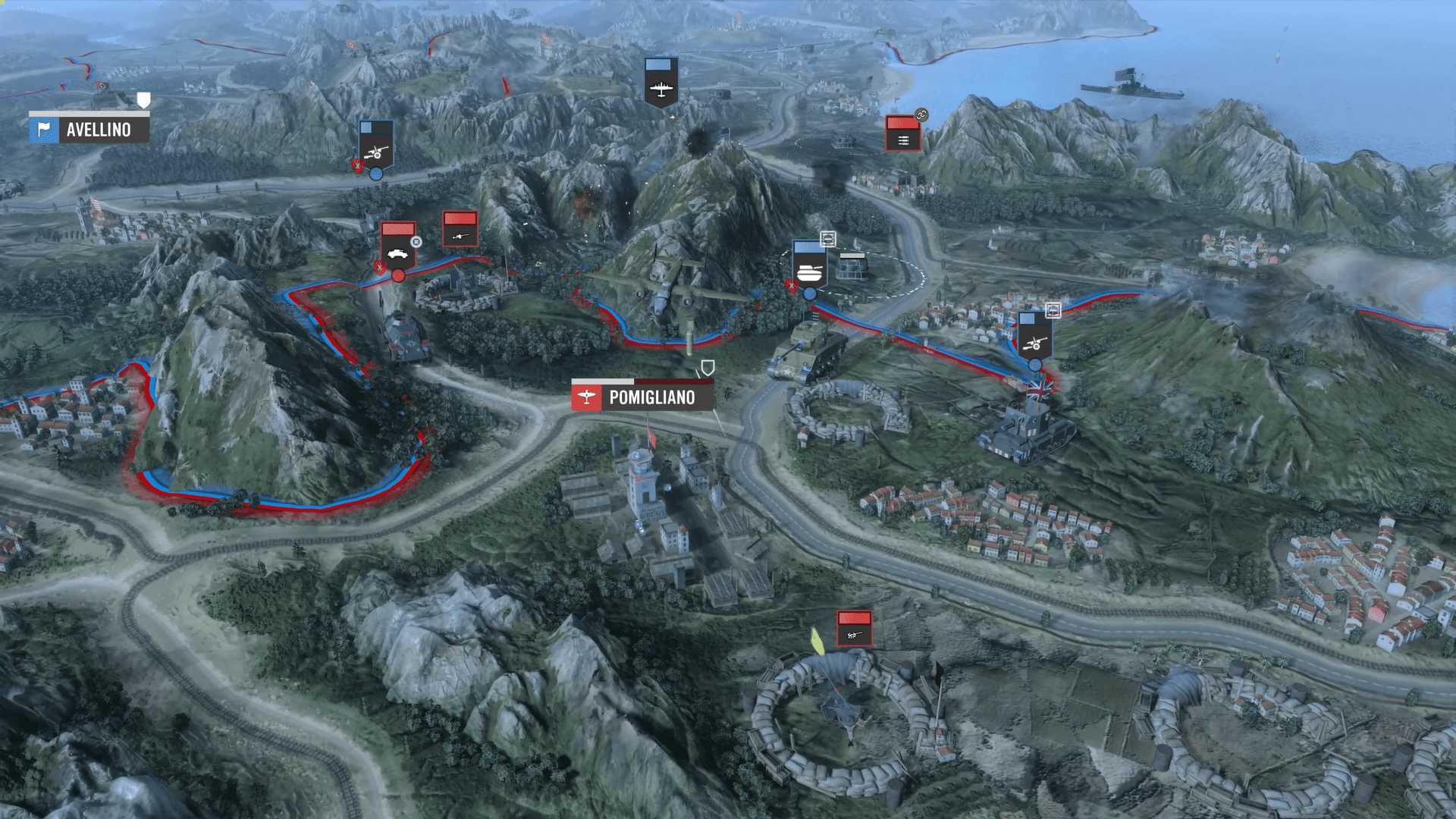
Task: Select the blue tank company marker
Action: pos(808,265)
